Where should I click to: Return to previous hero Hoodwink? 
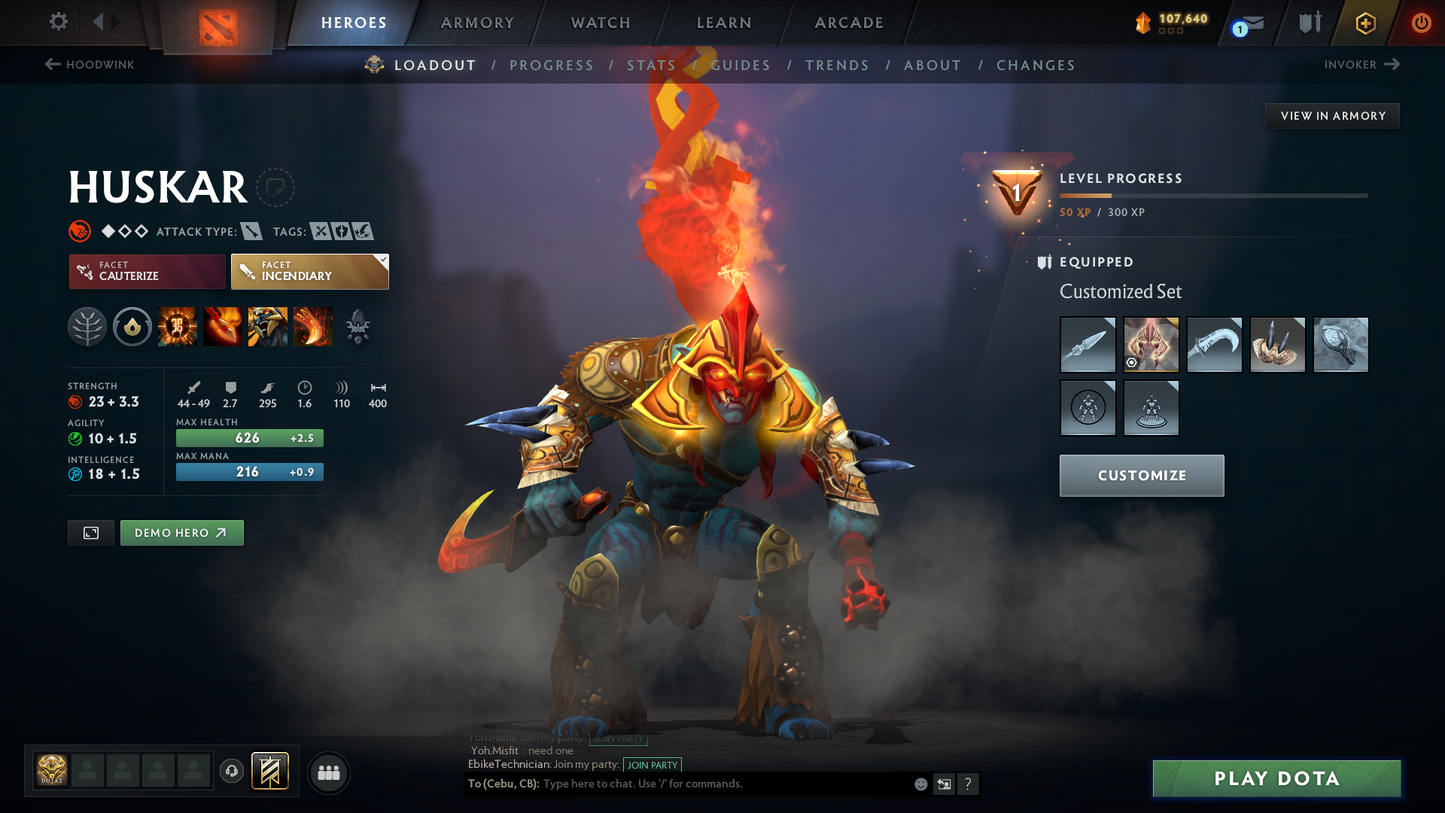click(x=89, y=64)
